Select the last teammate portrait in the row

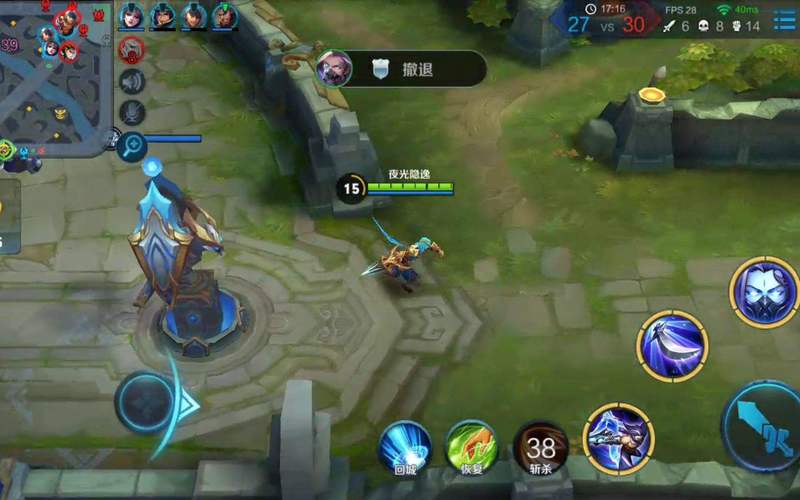point(225,16)
